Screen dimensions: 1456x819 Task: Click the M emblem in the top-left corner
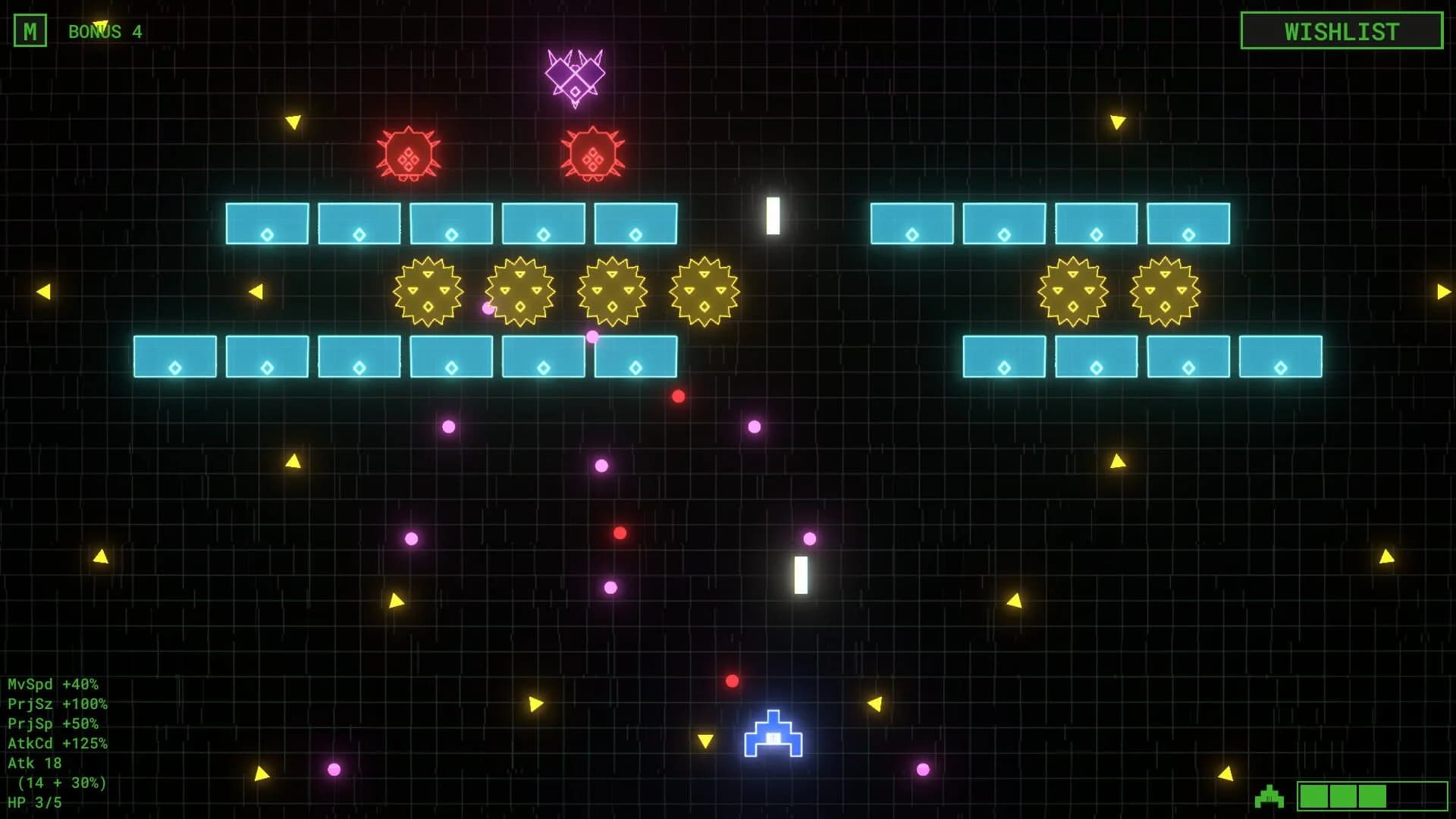coord(31,31)
